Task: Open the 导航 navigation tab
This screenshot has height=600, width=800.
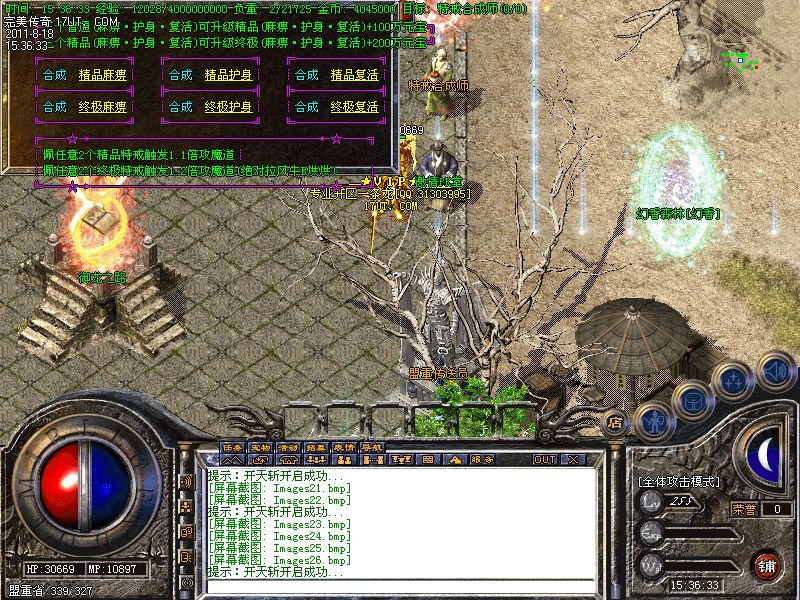Action: (x=372, y=446)
